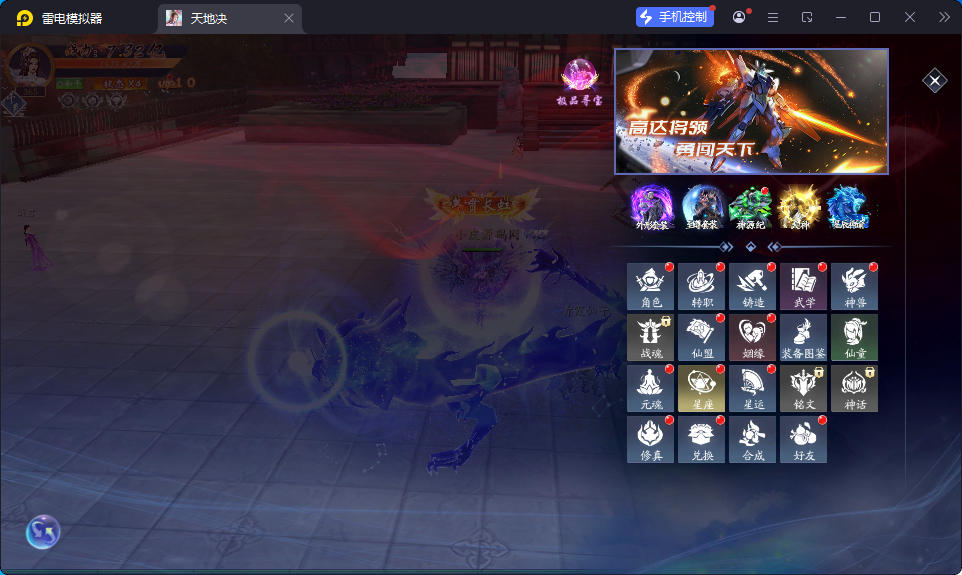Open the 星座 constellation menu
This screenshot has height=575, width=962.
pyautogui.click(x=702, y=388)
